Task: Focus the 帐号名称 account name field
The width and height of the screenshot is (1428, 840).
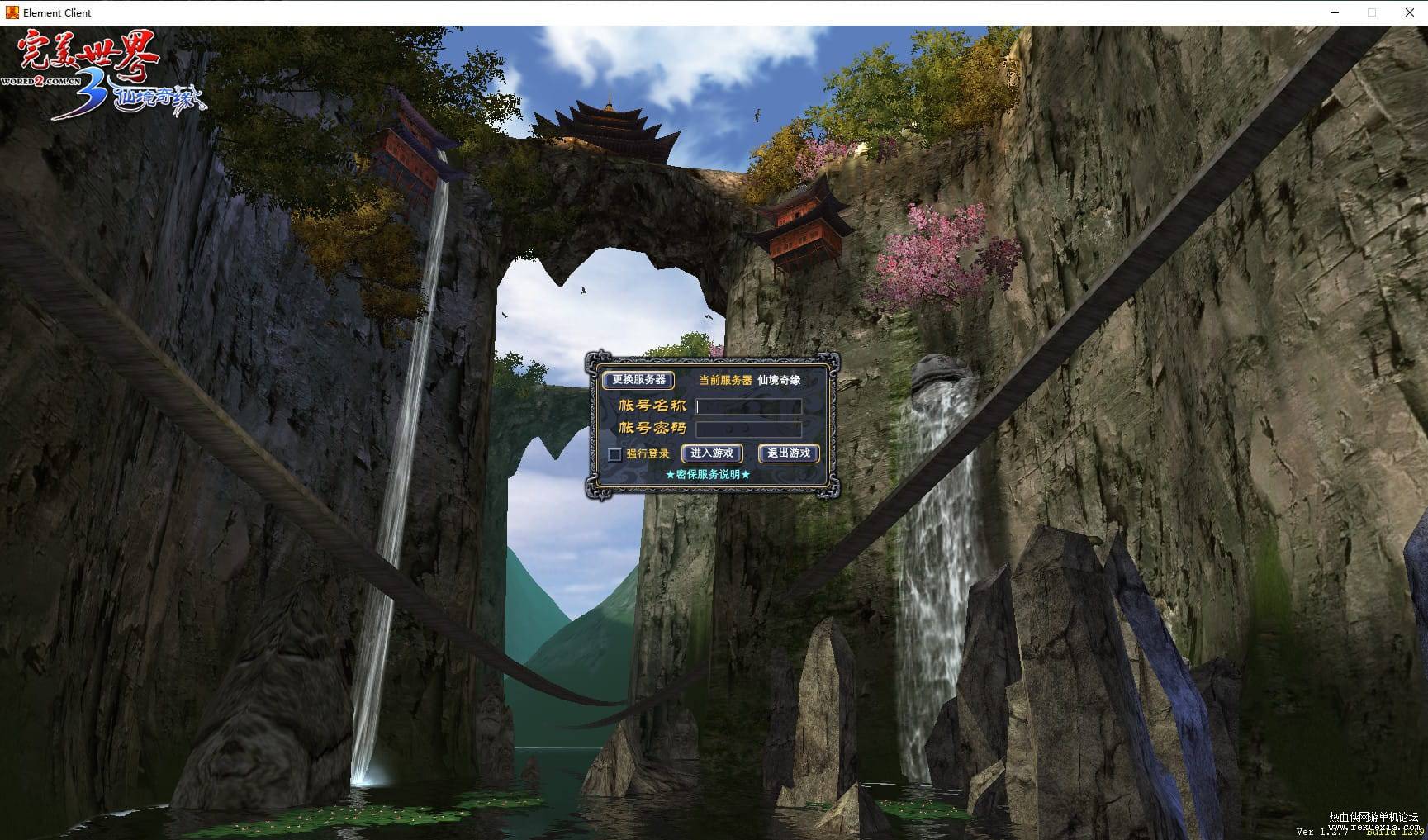Action: click(748, 406)
